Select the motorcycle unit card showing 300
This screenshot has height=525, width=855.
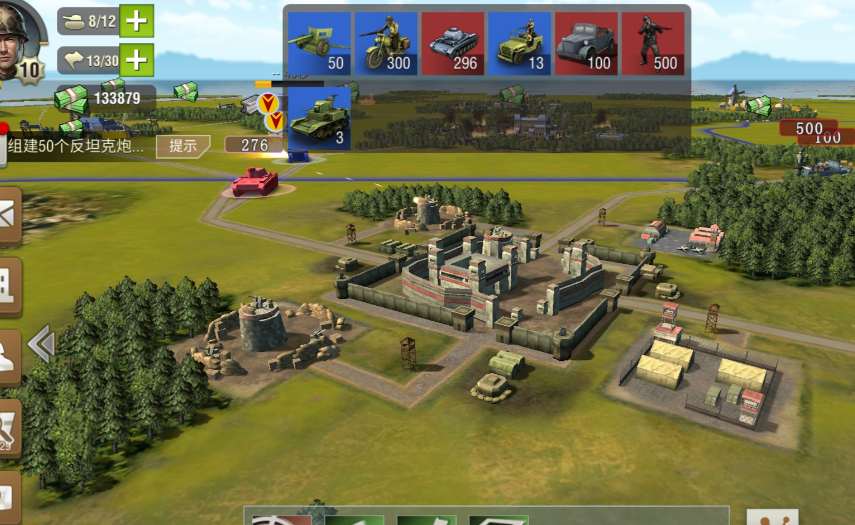click(385, 44)
